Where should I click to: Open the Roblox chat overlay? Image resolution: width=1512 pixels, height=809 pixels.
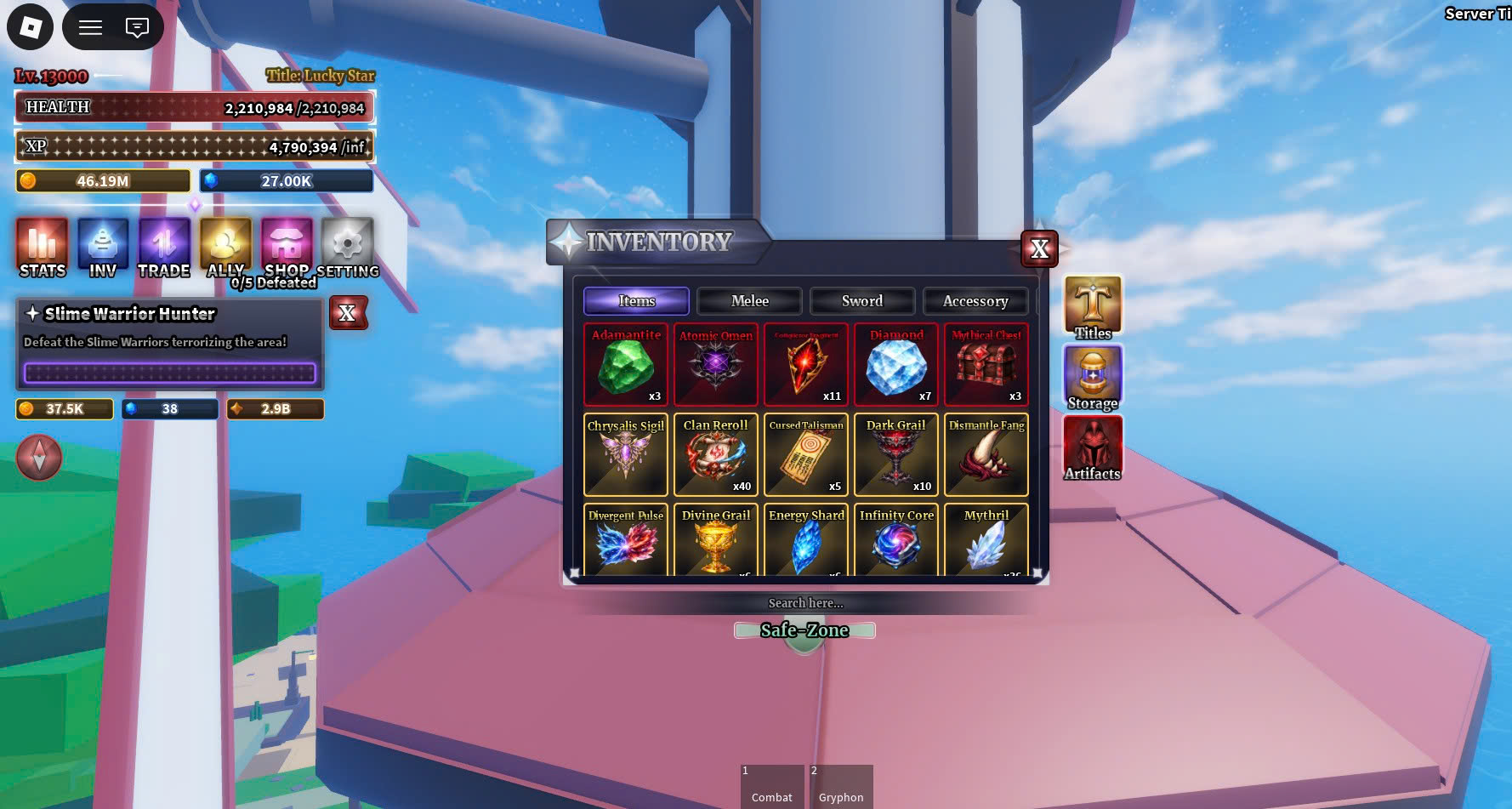[137, 27]
